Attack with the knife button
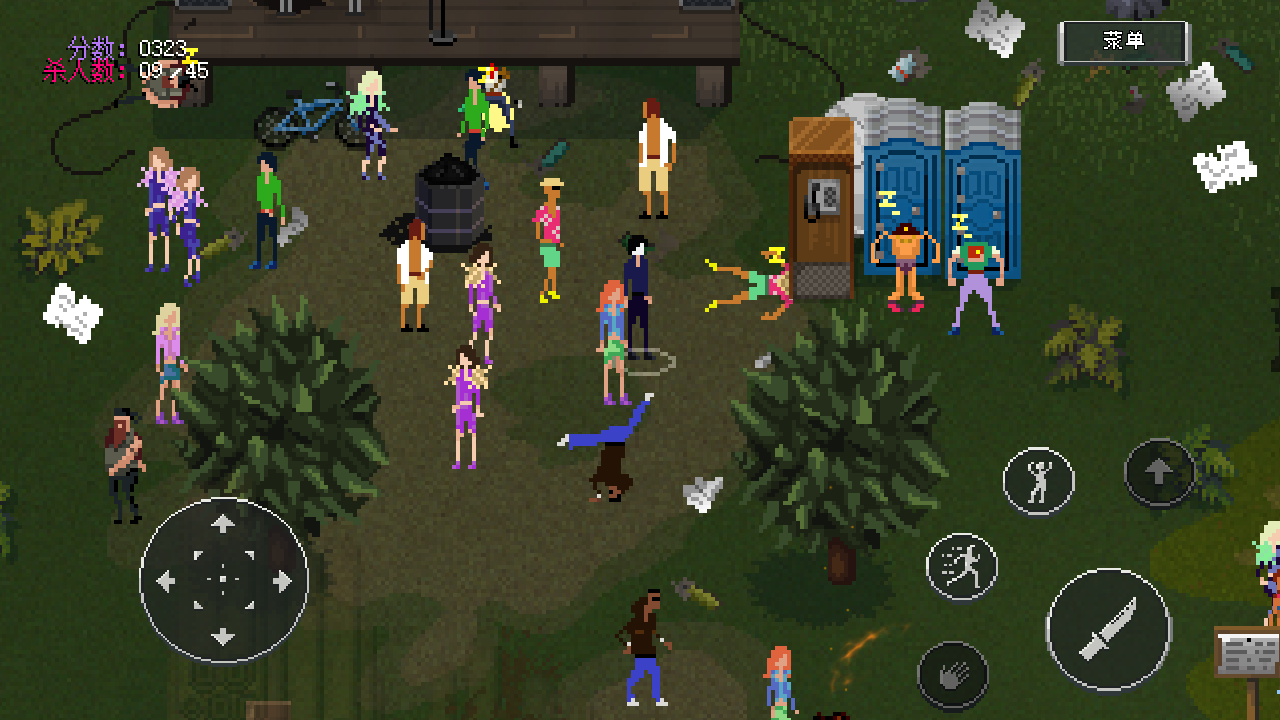Screen dimensions: 1280x720 pyautogui.click(x=1108, y=628)
